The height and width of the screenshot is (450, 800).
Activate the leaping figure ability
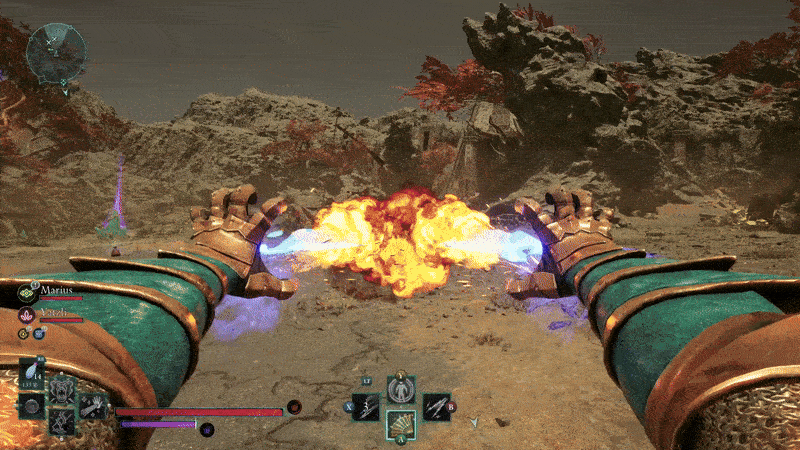pos(61,422)
